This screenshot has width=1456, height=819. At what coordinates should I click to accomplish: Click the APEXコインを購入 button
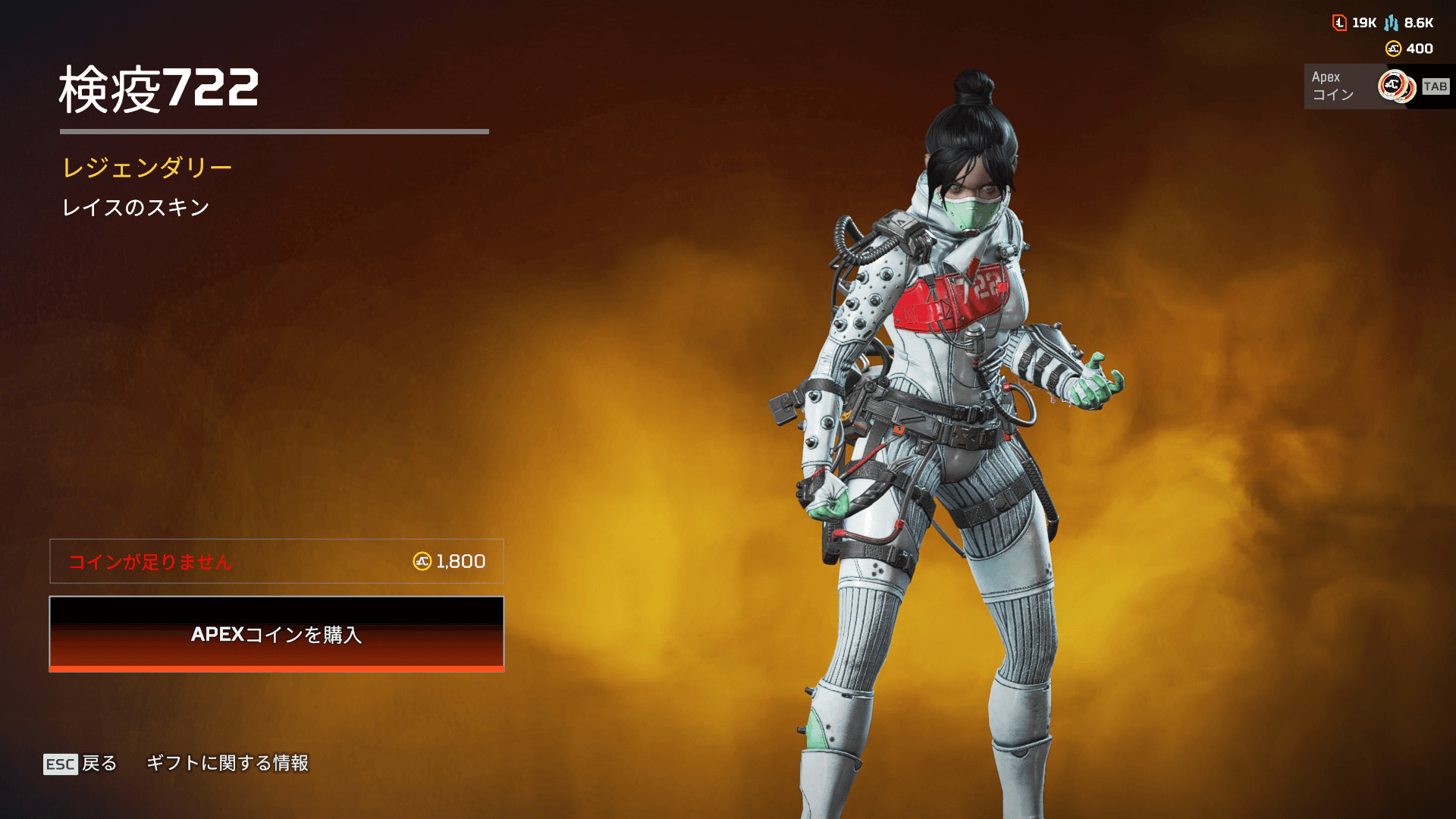276,634
